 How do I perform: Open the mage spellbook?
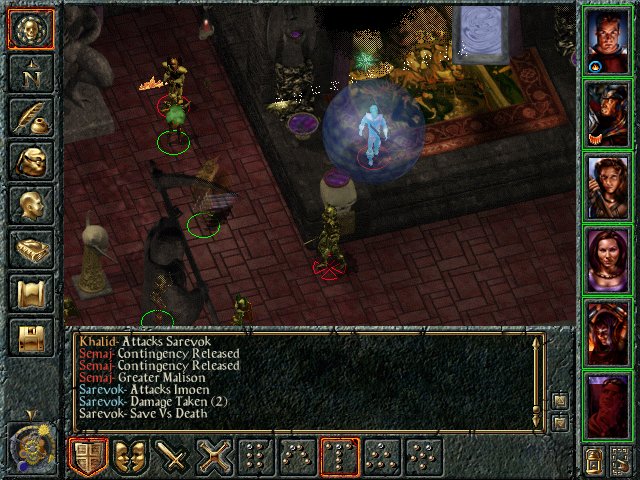click(30, 249)
